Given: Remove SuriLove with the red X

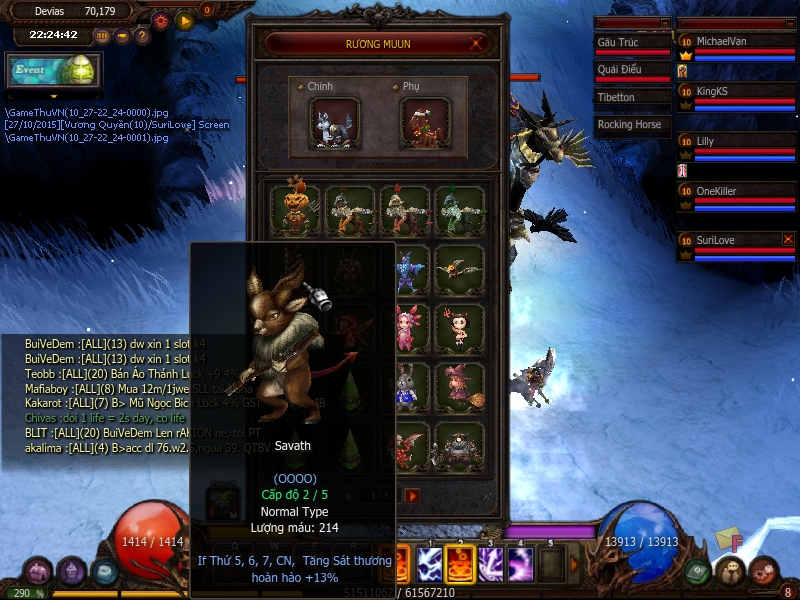Looking at the screenshot, I should click(x=788, y=239).
